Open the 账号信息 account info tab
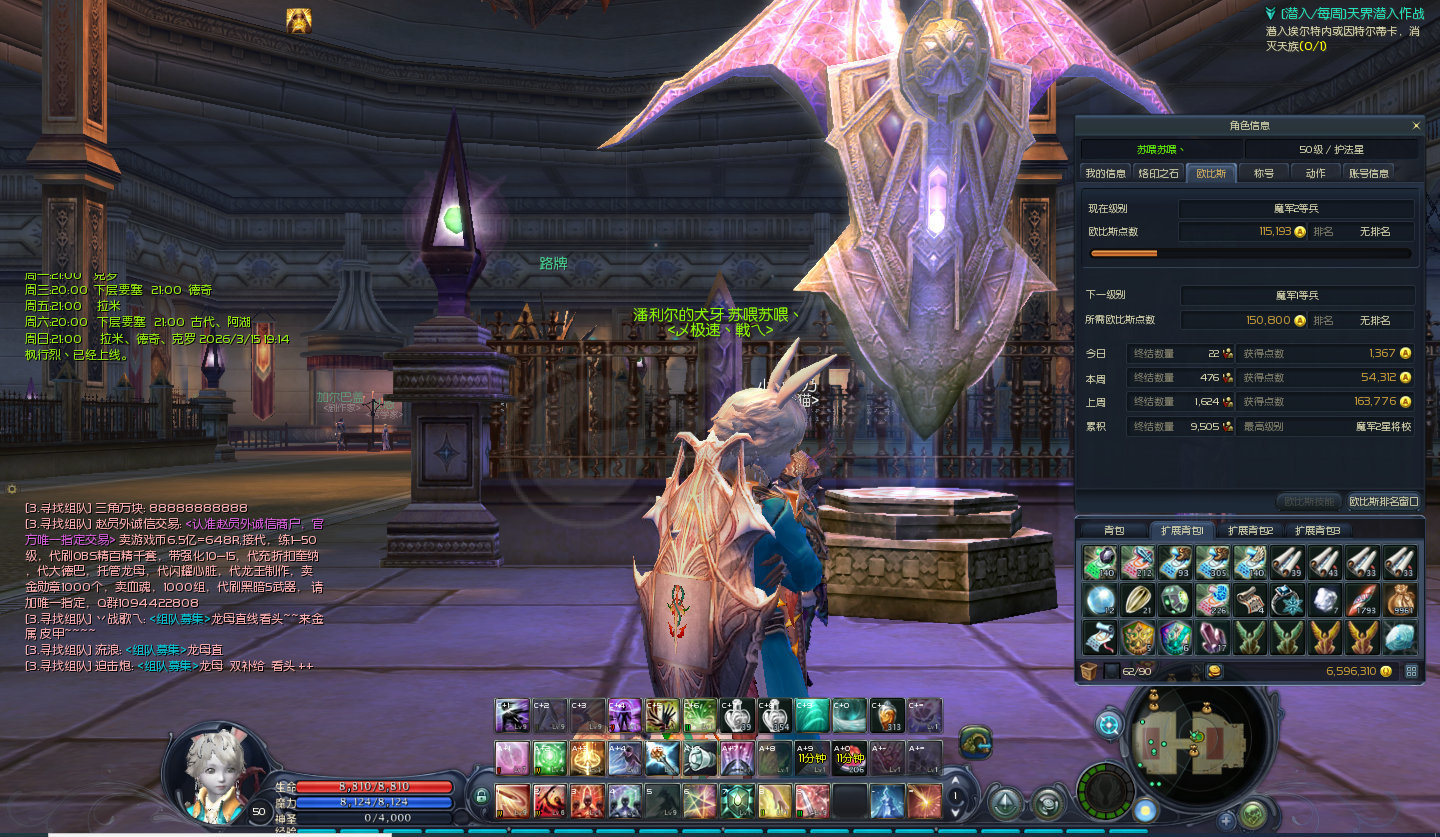 pyautogui.click(x=1369, y=173)
